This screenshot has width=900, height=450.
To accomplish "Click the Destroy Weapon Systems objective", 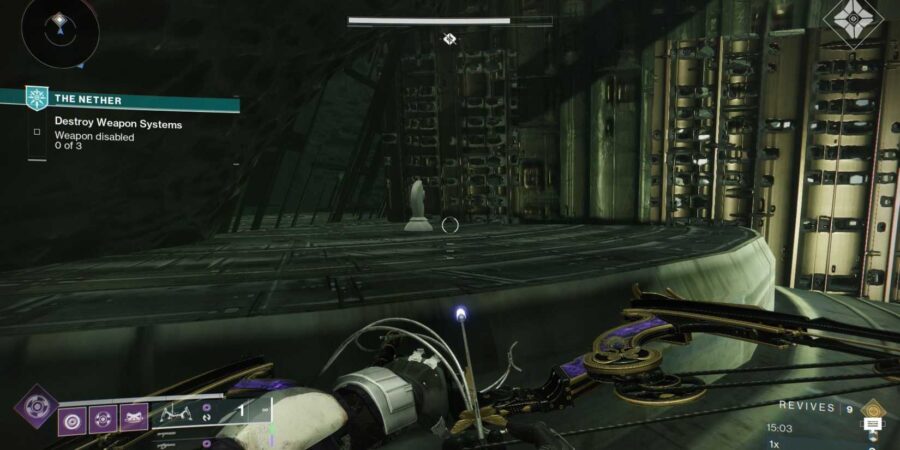I will click(118, 124).
